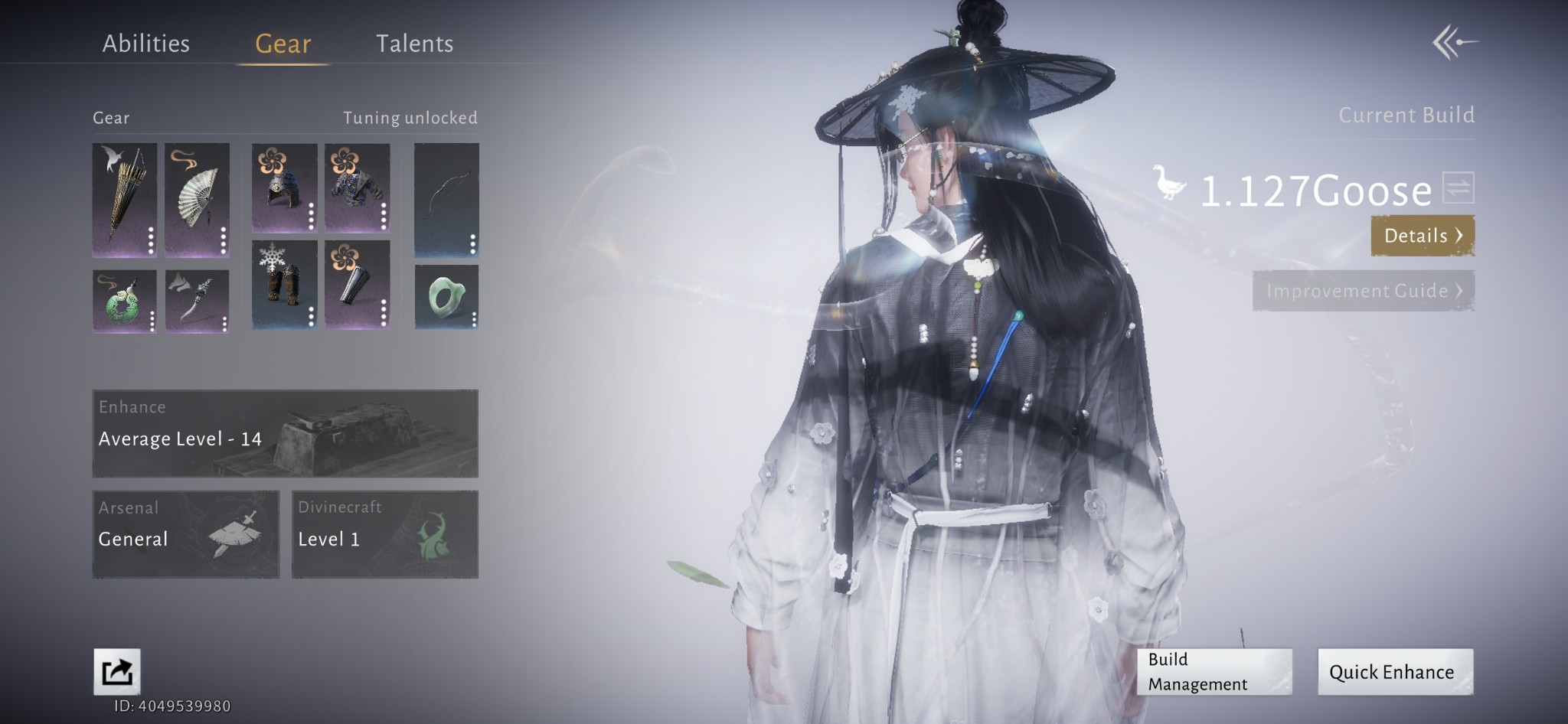The image size is (1568, 724).
Task: Open the Divinecraft Level 1 panel
Action: point(384,534)
